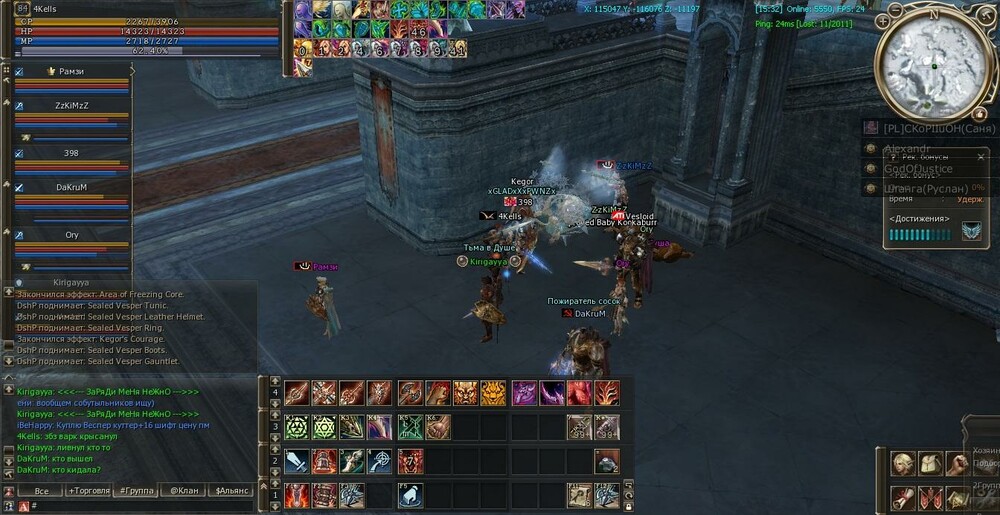Image resolution: width=1000 pixels, height=515 pixels.
Task: Click the winged achievements emblem icon
Action: tap(970, 232)
